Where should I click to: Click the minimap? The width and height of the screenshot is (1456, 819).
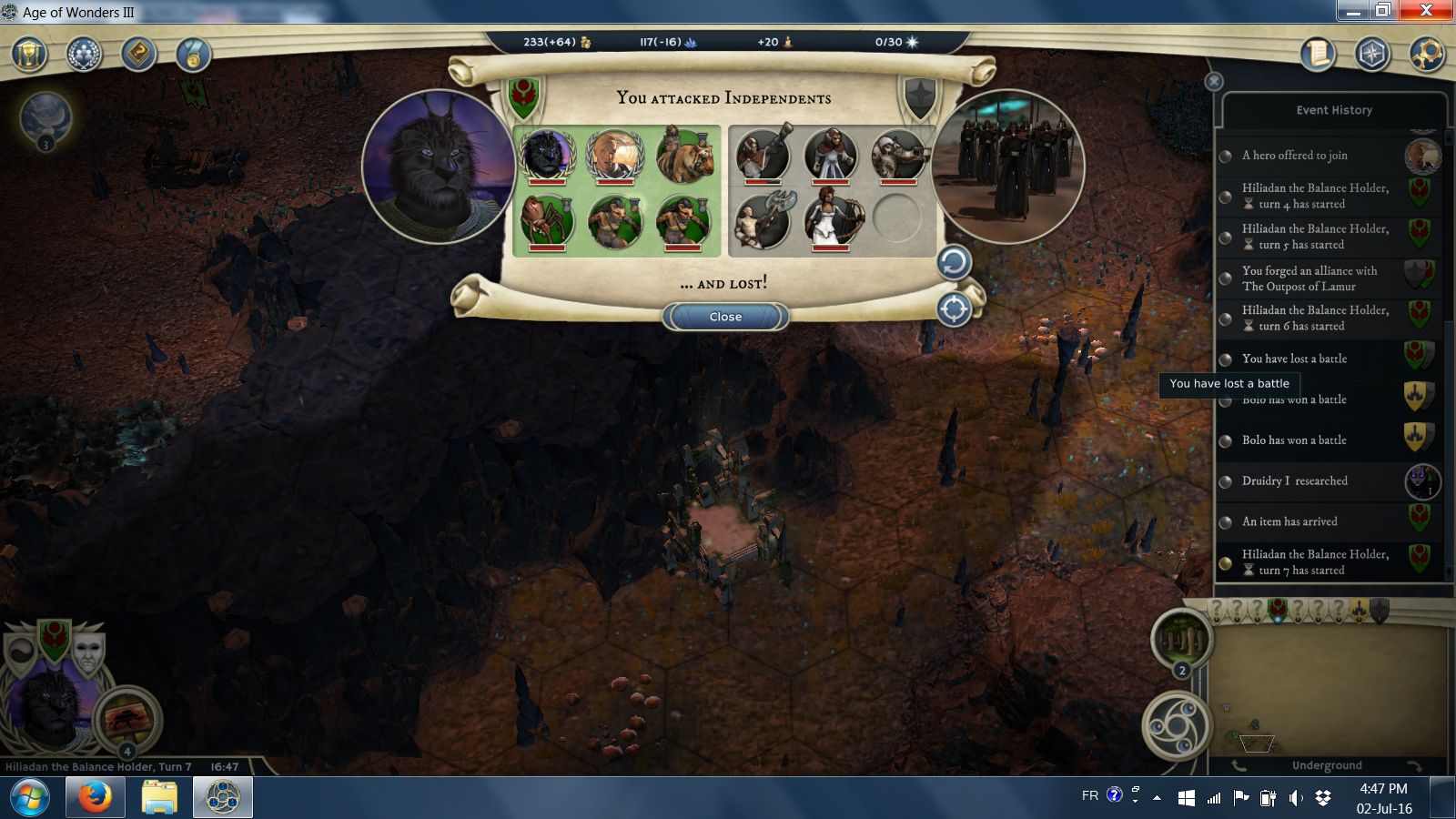[1329, 690]
